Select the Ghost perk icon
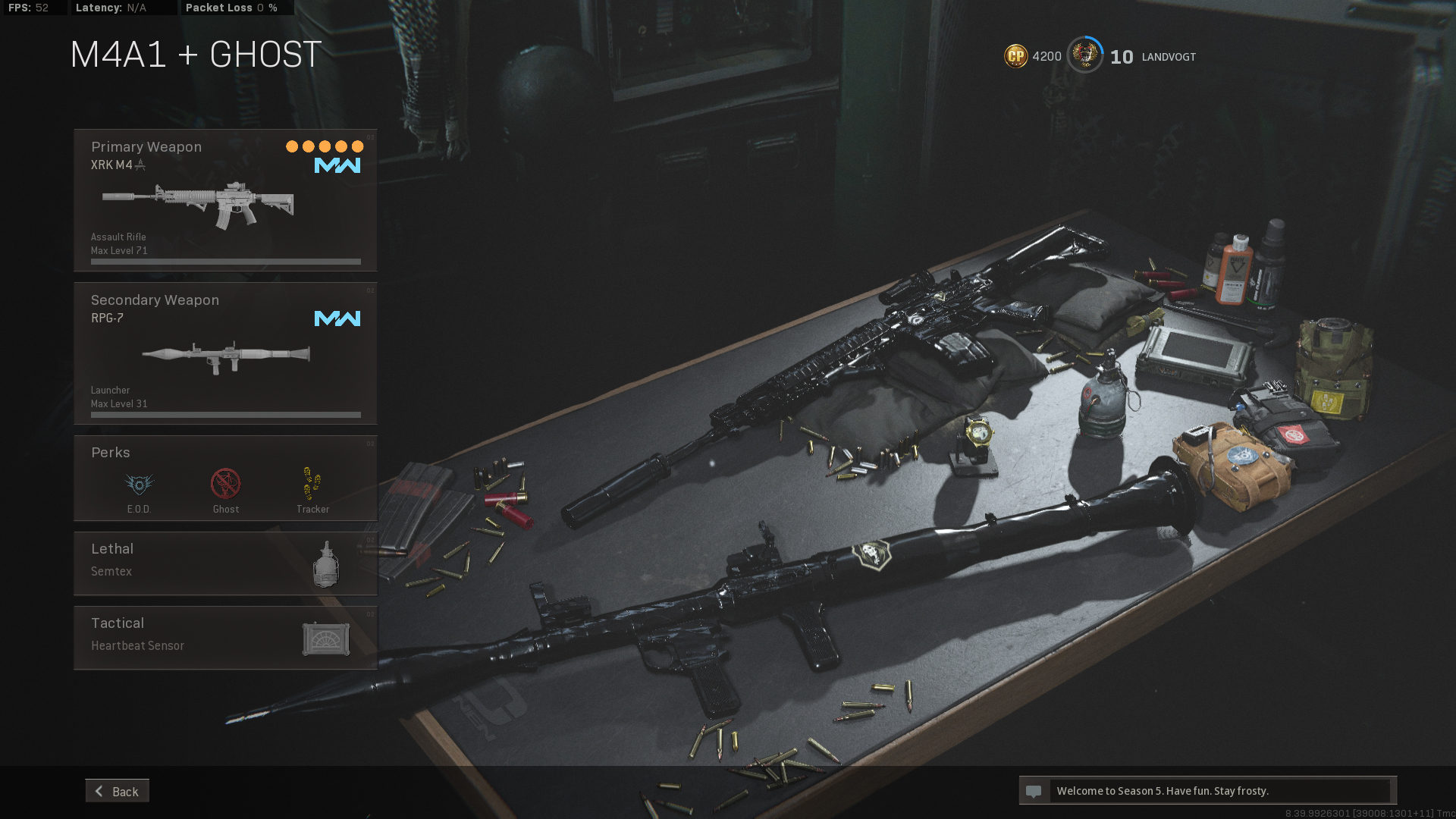 tap(225, 485)
